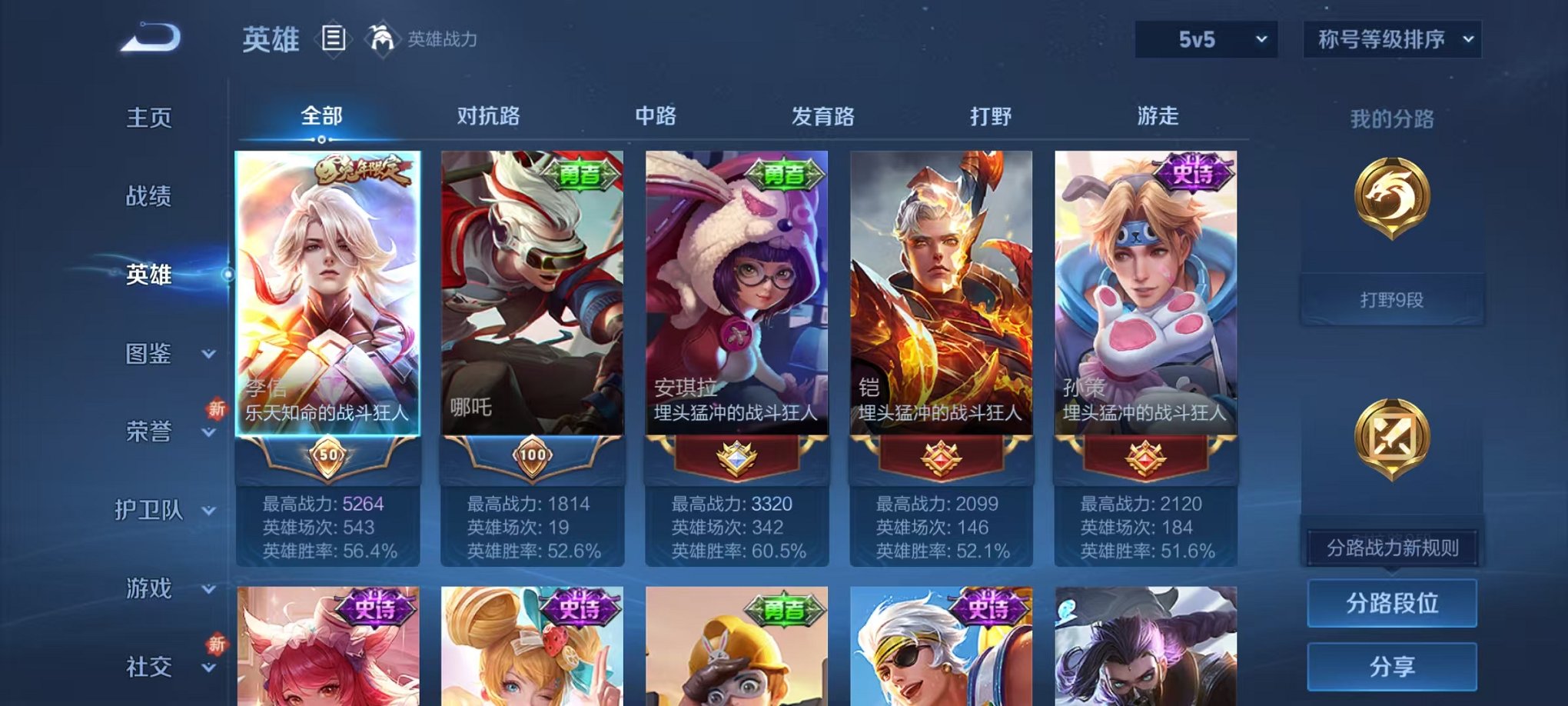Click the 英雄战力 beast-head icon
Image resolution: width=1568 pixels, height=706 pixels.
point(380,36)
